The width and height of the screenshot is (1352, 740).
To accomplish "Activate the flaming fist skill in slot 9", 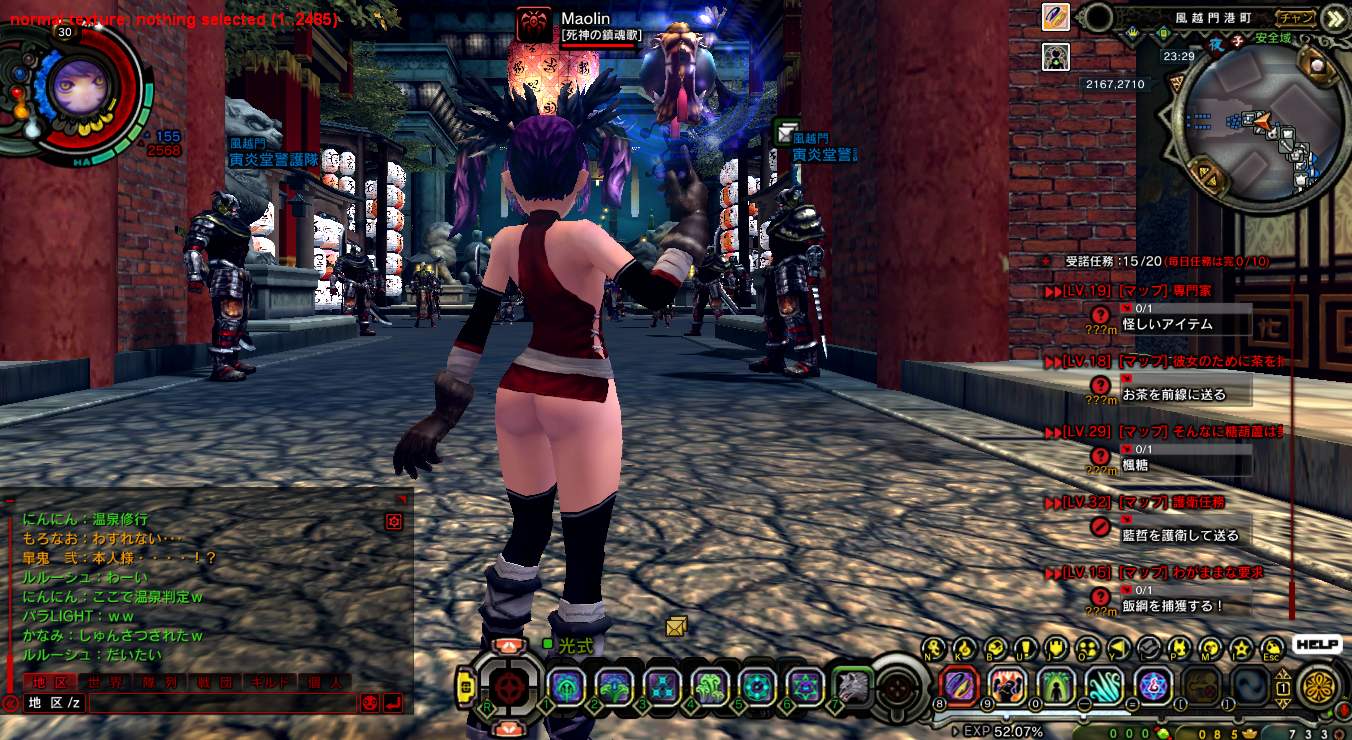I will pos(1007,685).
